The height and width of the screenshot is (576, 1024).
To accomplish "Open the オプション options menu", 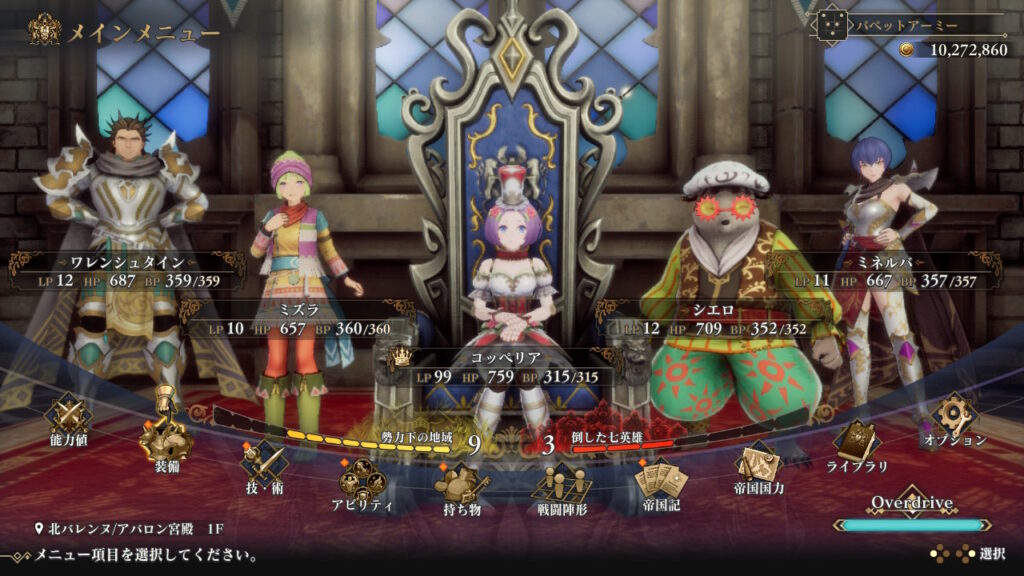I will pos(953,418).
